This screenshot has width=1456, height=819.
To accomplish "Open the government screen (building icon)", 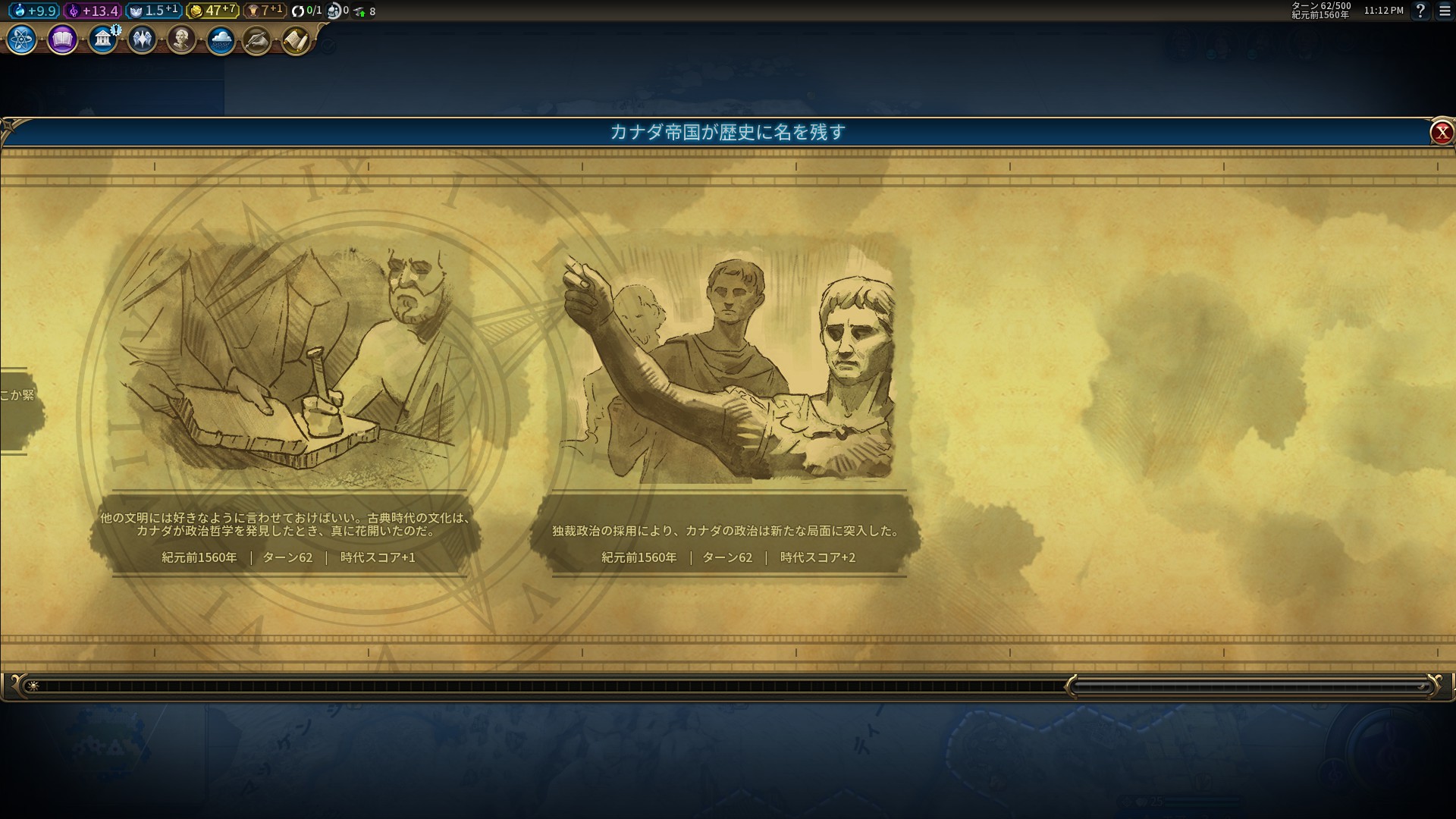I will point(102,39).
